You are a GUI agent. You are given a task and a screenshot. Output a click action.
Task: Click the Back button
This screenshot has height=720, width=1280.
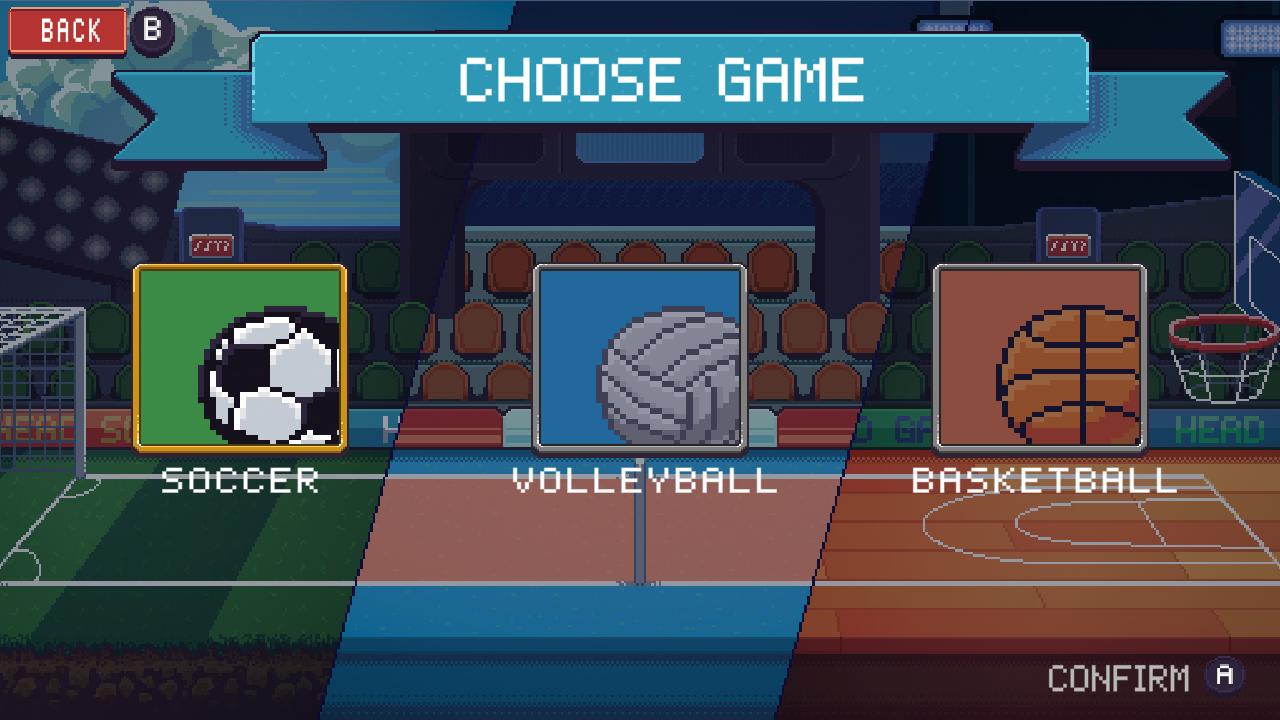point(66,30)
